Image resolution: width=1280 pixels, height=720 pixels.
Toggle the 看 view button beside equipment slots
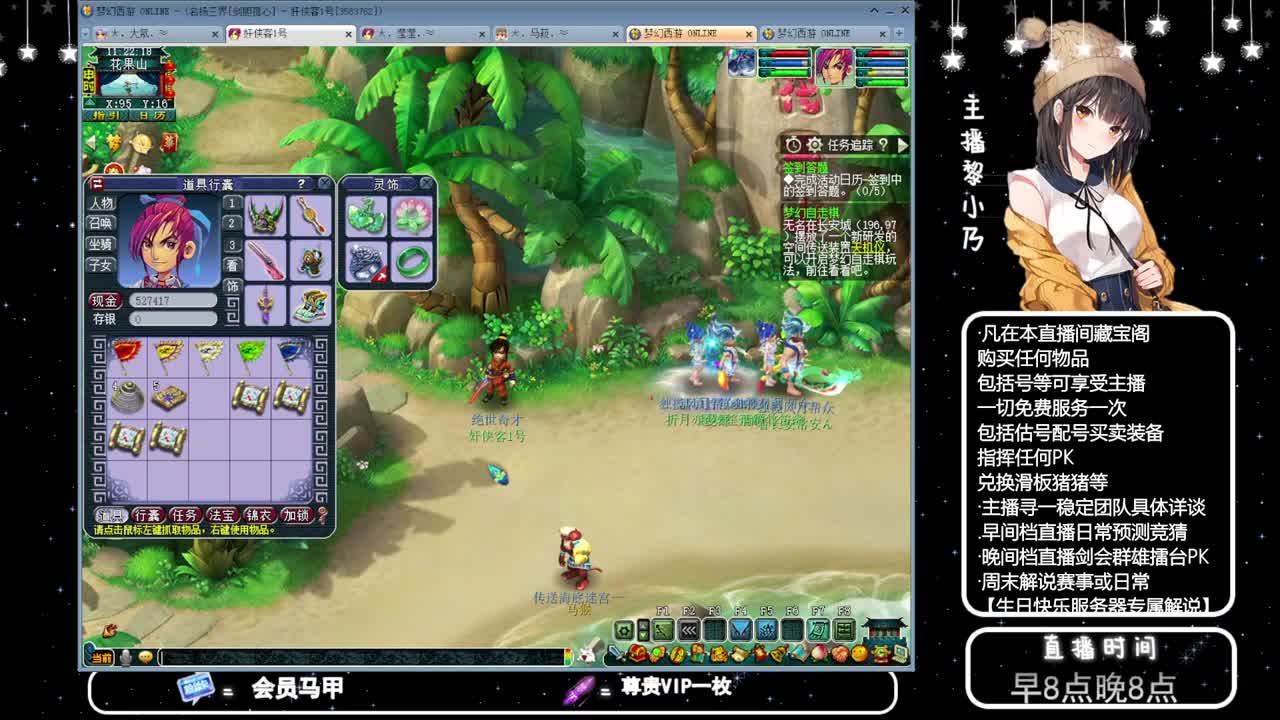[x=232, y=265]
